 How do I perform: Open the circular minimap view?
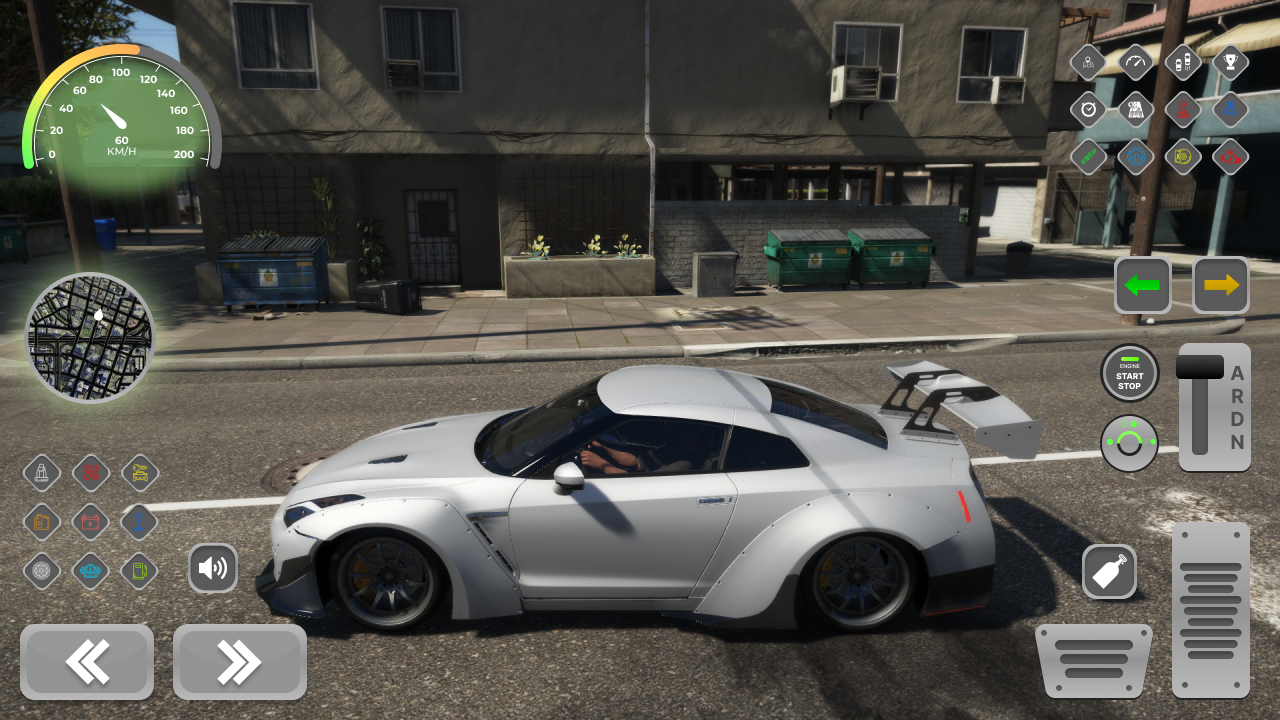click(x=90, y=337)
